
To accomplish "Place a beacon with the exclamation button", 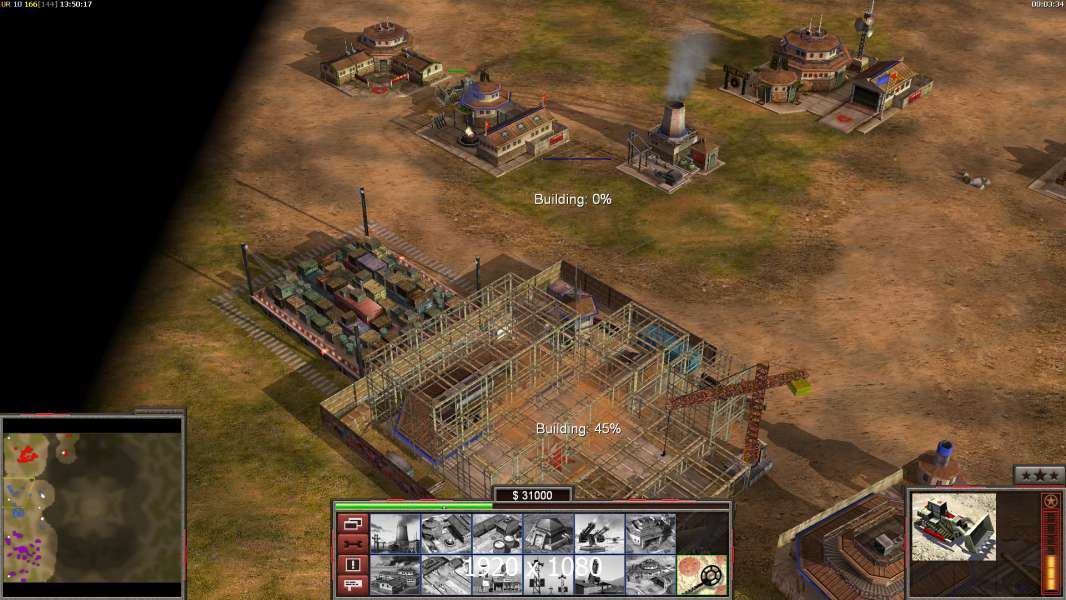I will point(352,565).
